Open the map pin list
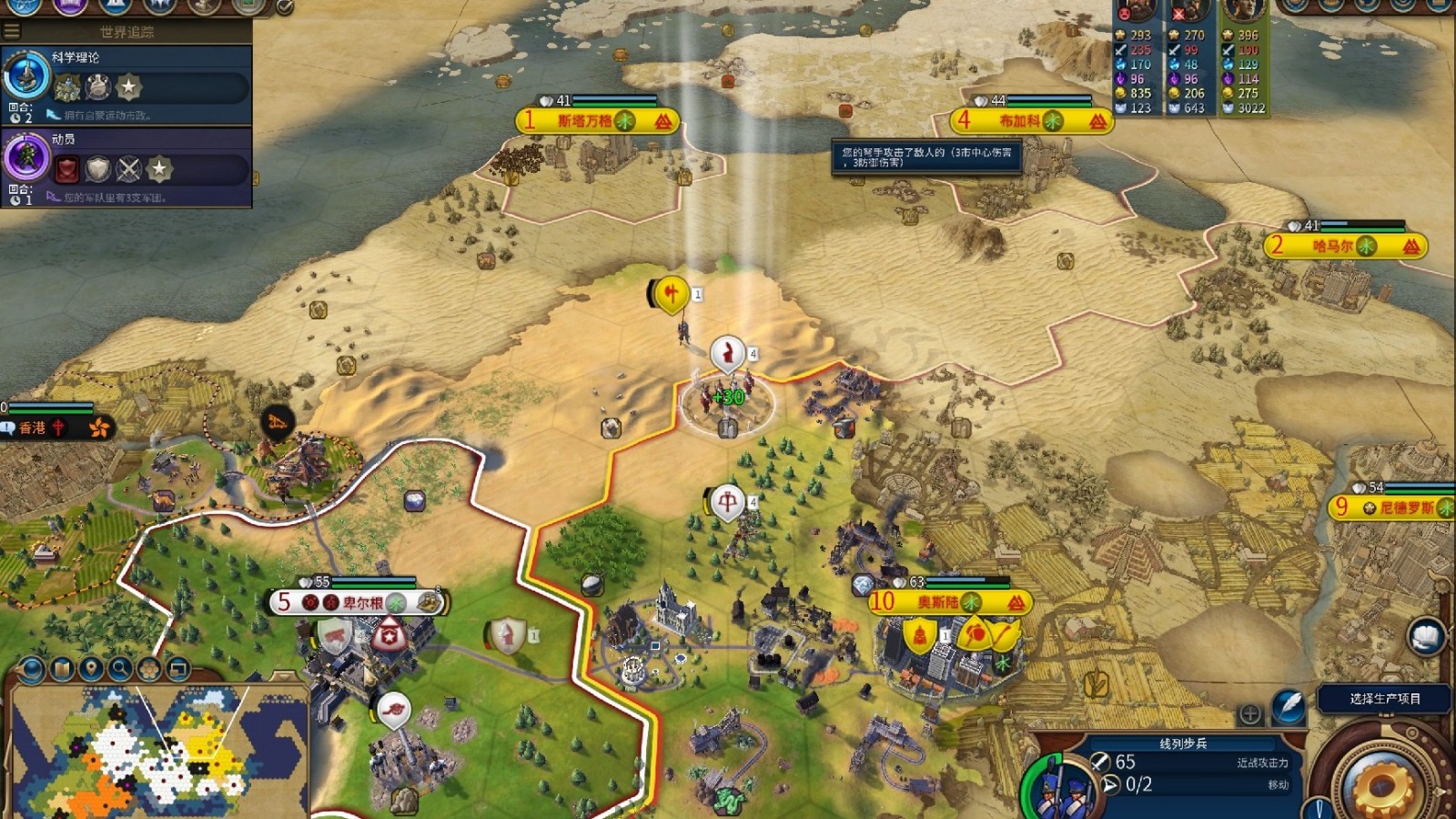 90,670
